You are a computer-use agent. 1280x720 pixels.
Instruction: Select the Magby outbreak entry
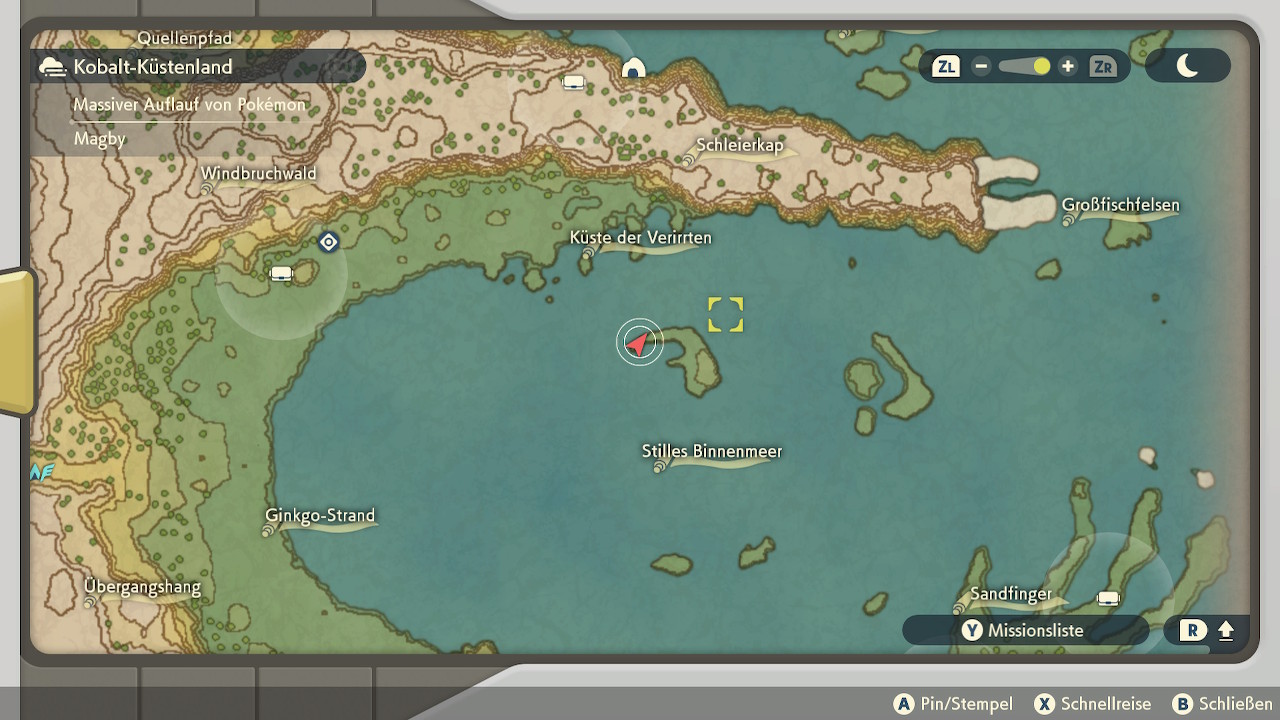[100, 139]
